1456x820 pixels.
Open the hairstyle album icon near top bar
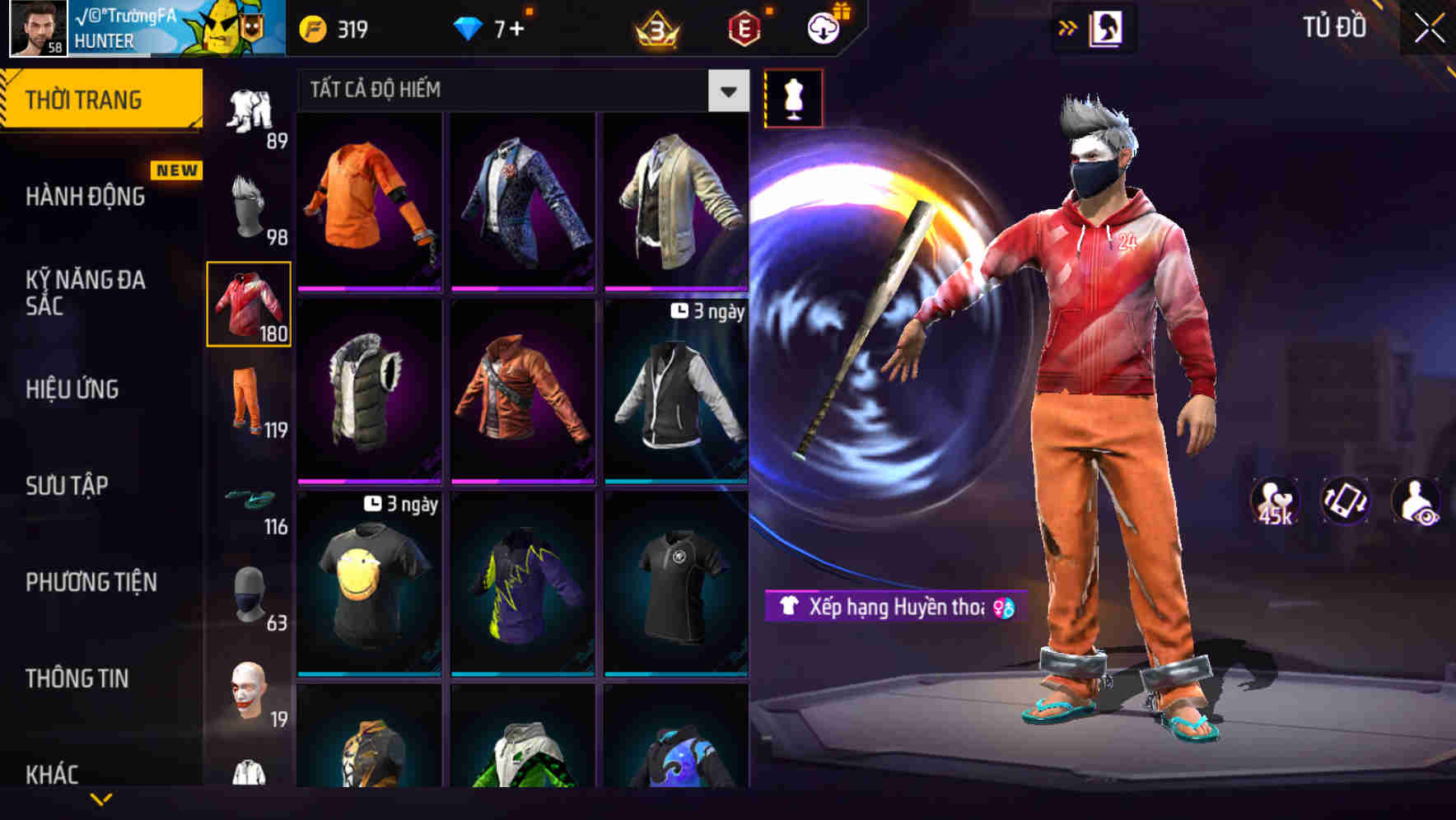1107,27
